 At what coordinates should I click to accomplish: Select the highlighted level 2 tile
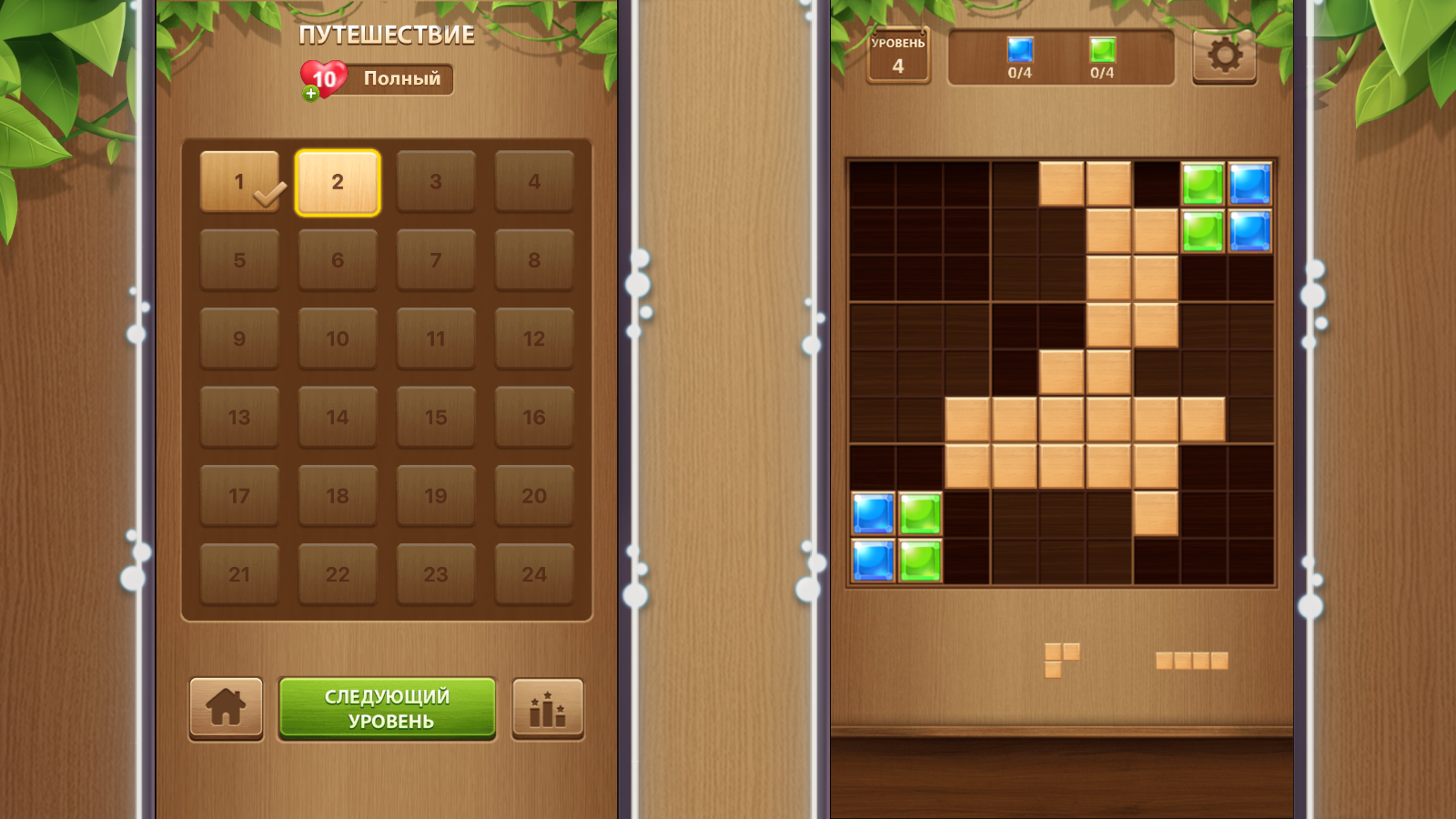click(338, 181)
